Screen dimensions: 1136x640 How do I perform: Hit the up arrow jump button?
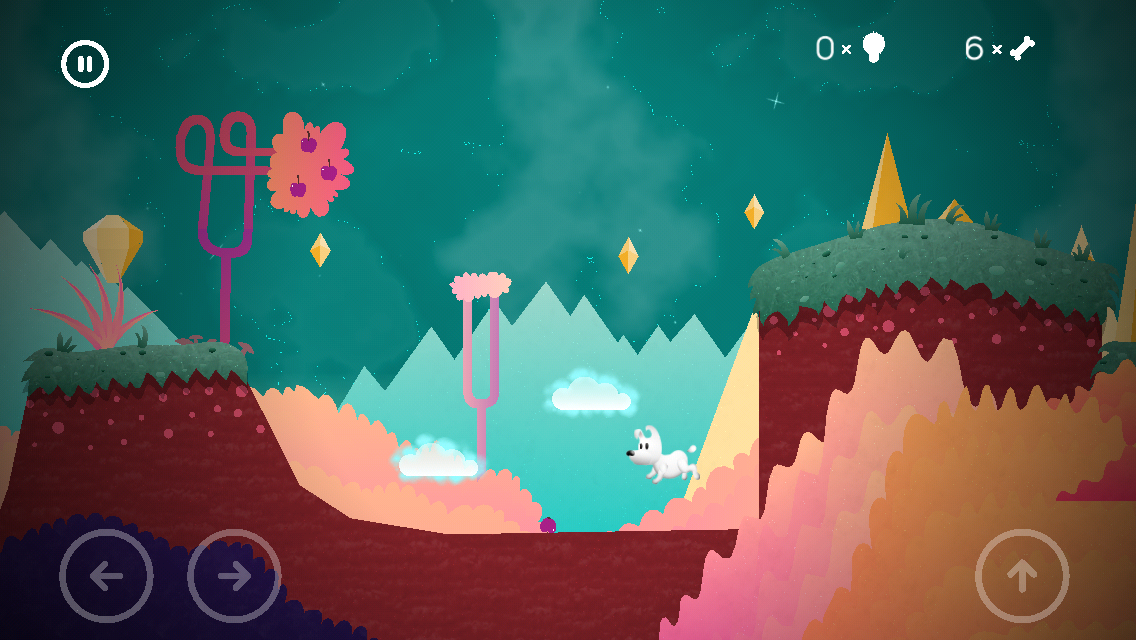pyautogui.click(x=1022, y=576)
